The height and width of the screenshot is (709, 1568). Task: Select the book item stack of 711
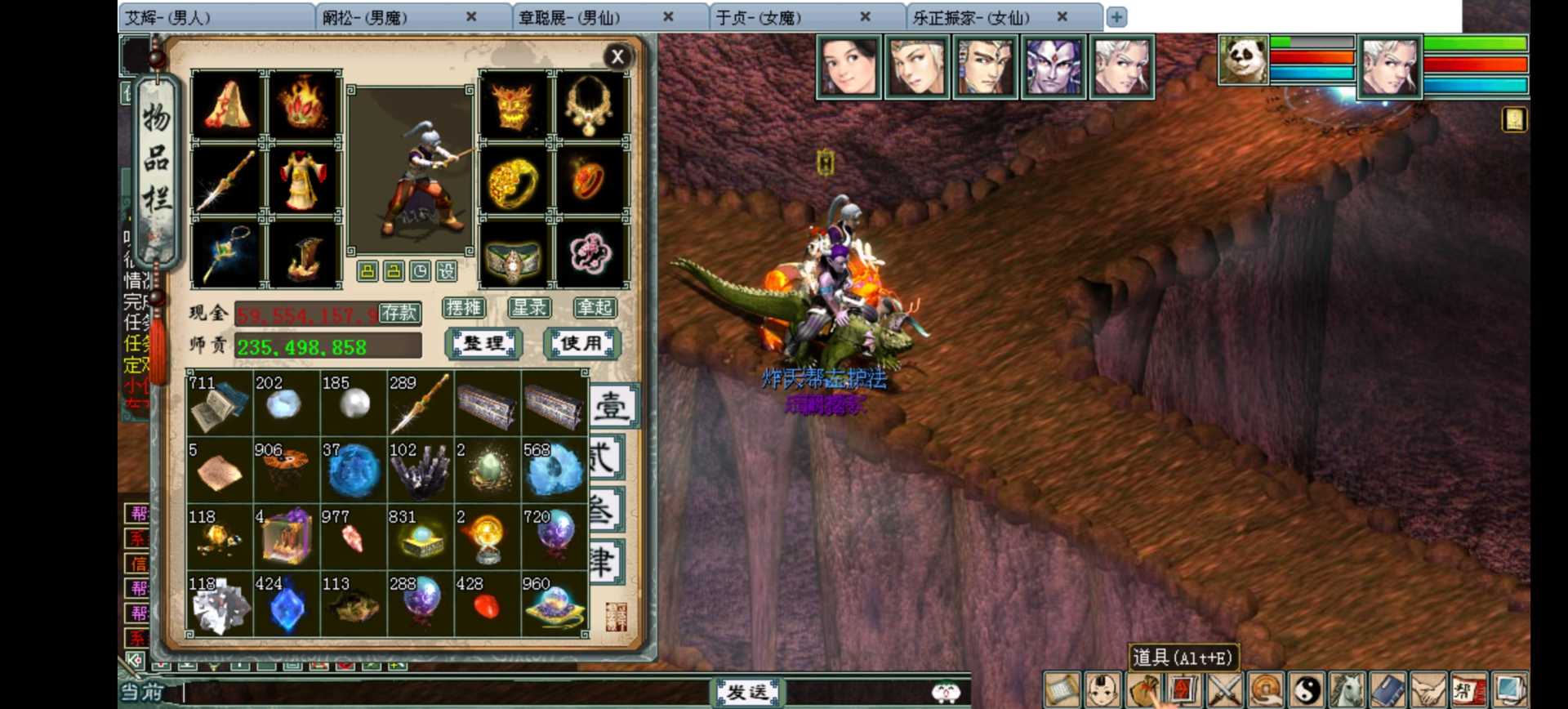click(x=220, y=404)
